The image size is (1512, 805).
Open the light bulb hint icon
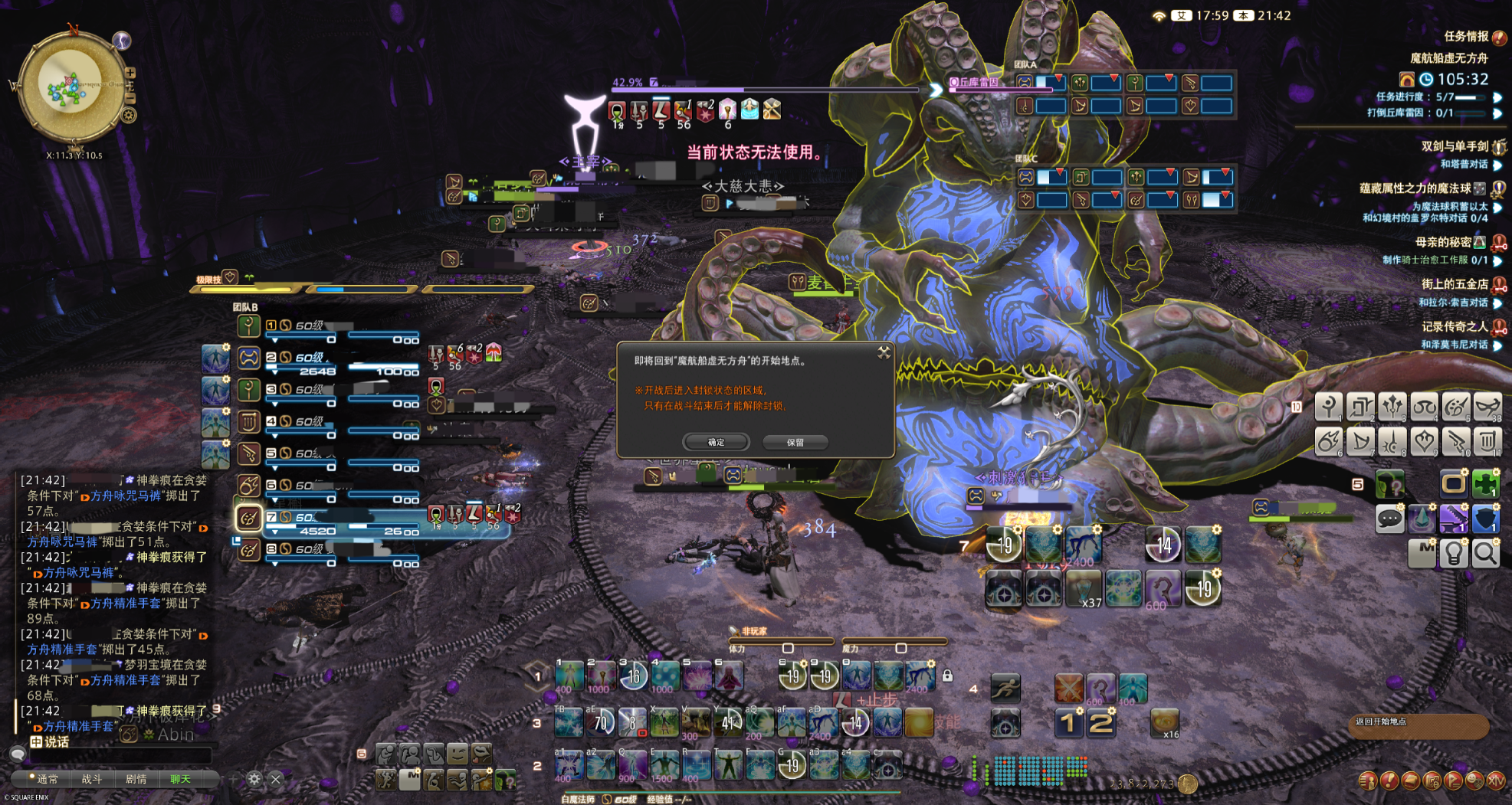tap(1453, 553)
